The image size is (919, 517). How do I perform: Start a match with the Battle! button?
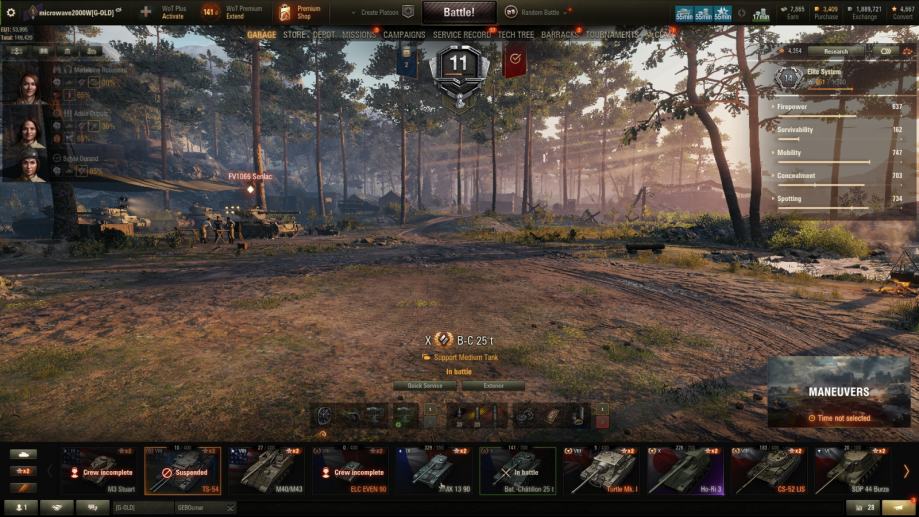458,12
